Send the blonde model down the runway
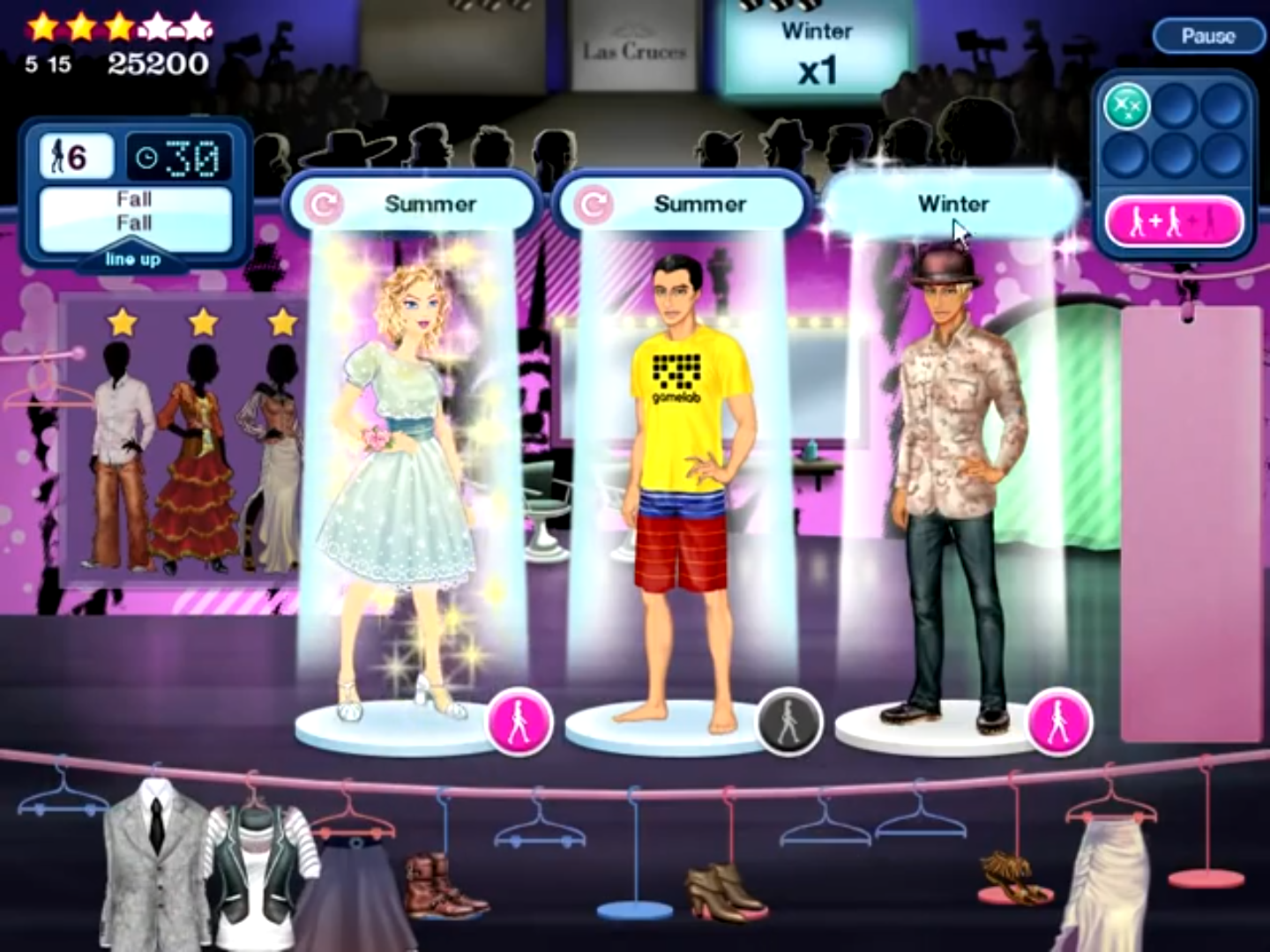Screen dimensions: 1270x952 coord(519,722)
